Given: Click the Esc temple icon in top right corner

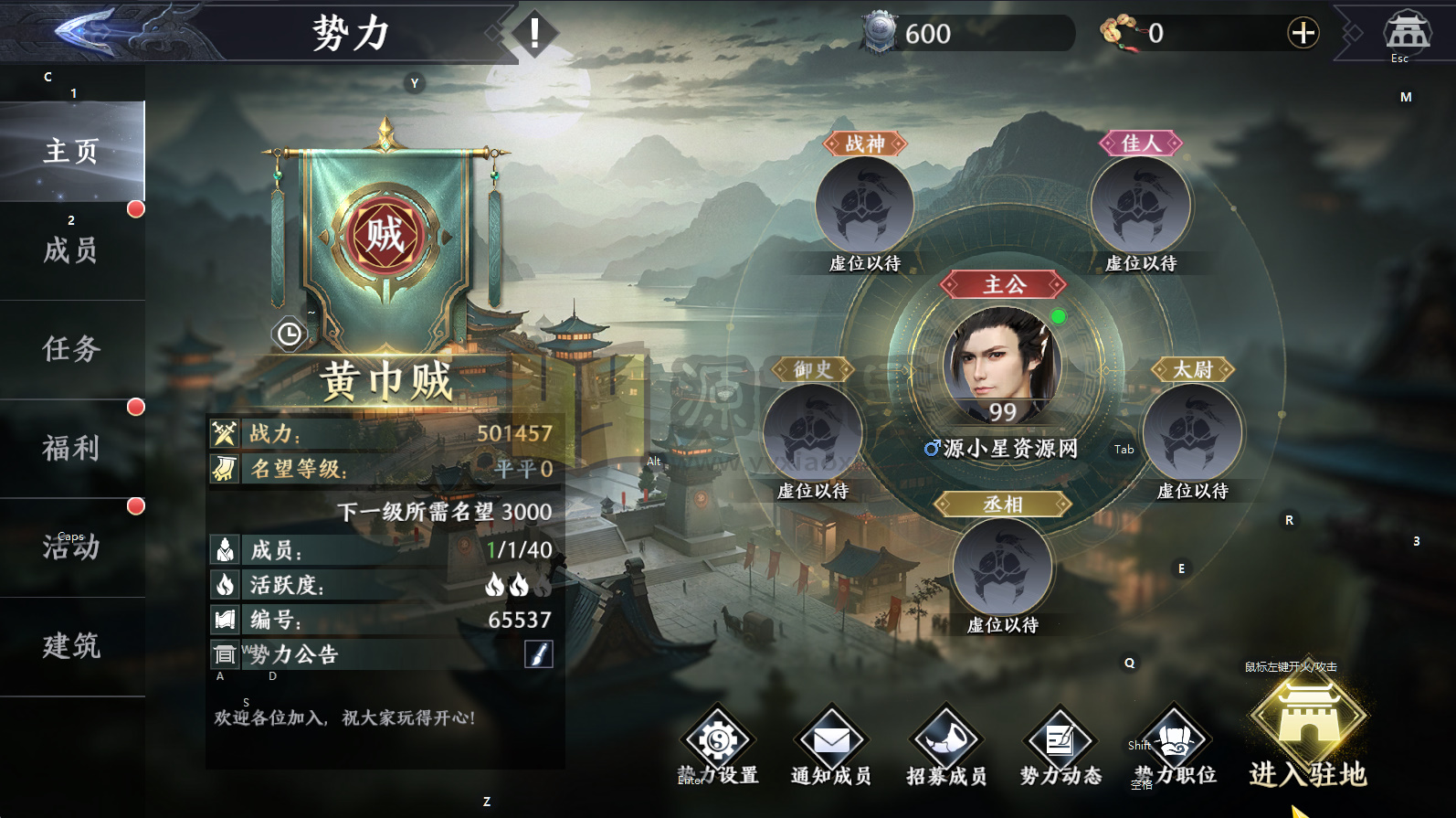Looking at the screenshot, I should click(1399, 34).
